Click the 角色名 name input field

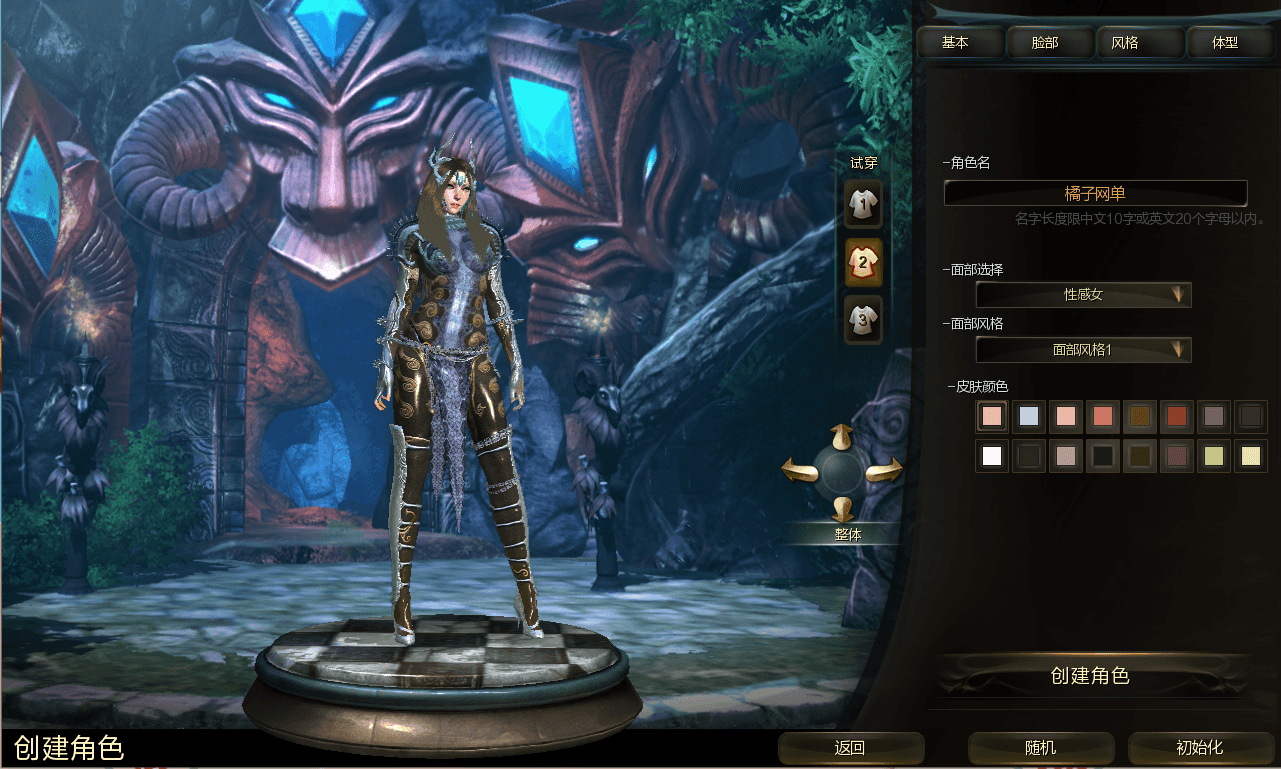click(x=1095, y=193)
